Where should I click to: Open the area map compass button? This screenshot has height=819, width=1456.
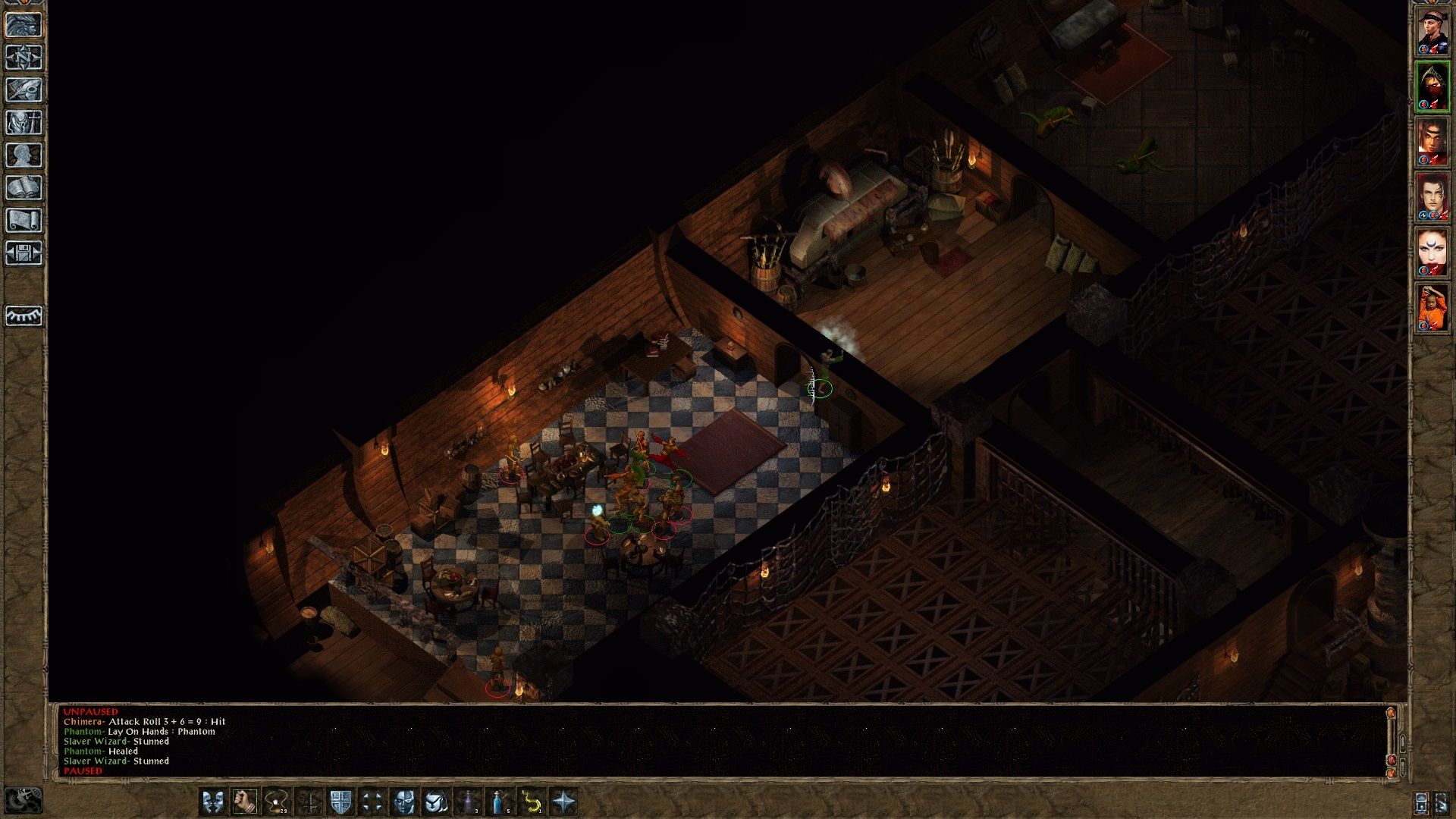click(x=24, y=58)
